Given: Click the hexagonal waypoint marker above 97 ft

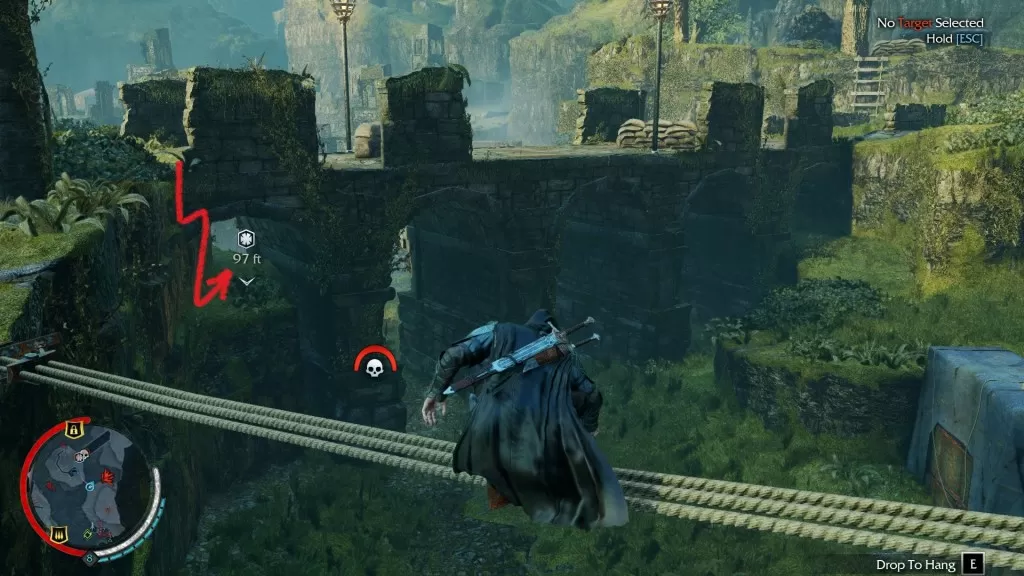Looking at the screenshot, I should (x=246, y=238).
